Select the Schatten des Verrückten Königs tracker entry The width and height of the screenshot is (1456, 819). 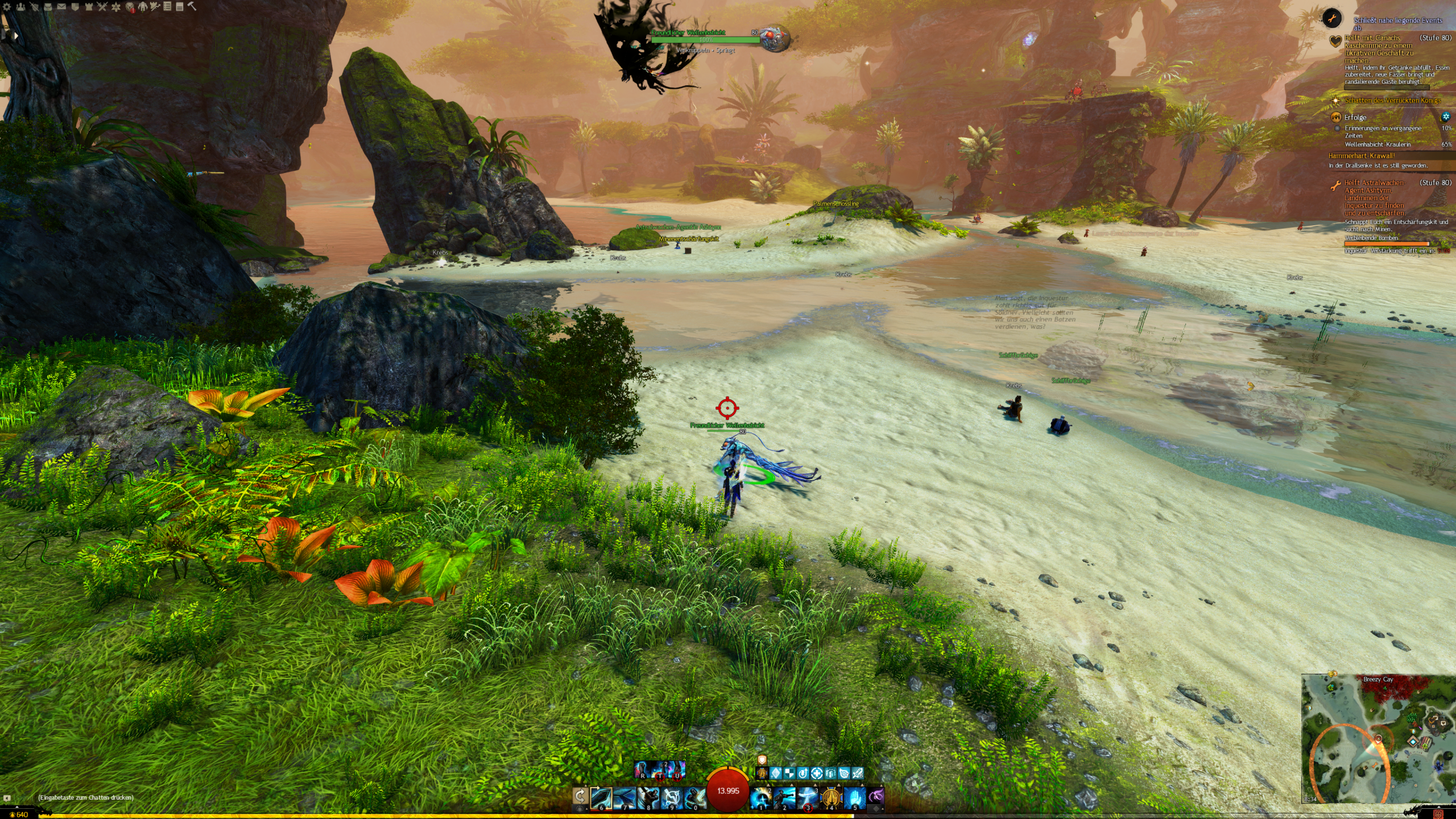click(1392, 101)
